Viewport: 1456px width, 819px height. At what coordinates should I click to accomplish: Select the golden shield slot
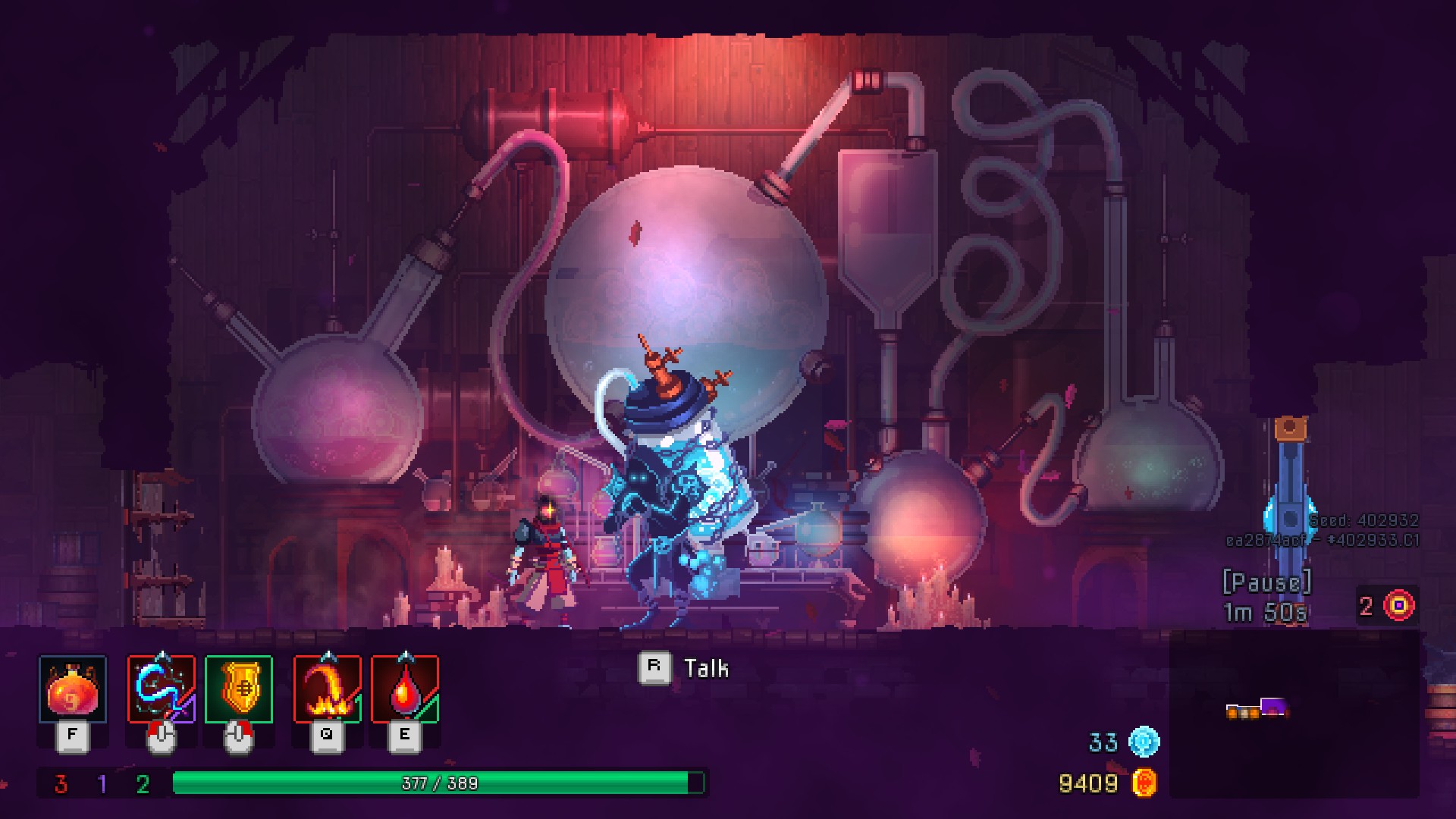pyautogui.click(x=238, y=689)
